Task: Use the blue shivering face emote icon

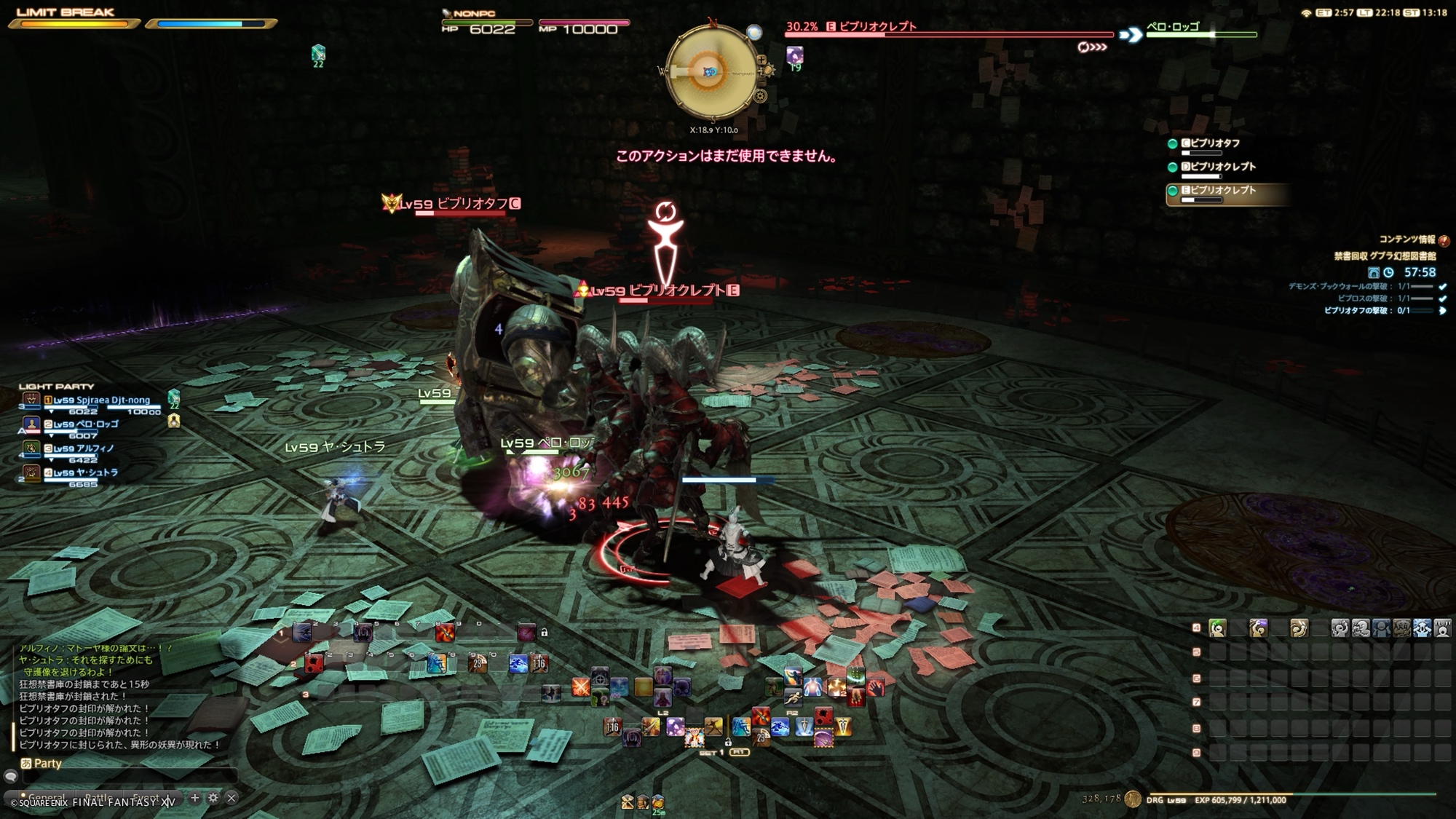Action: point(1422,628)
